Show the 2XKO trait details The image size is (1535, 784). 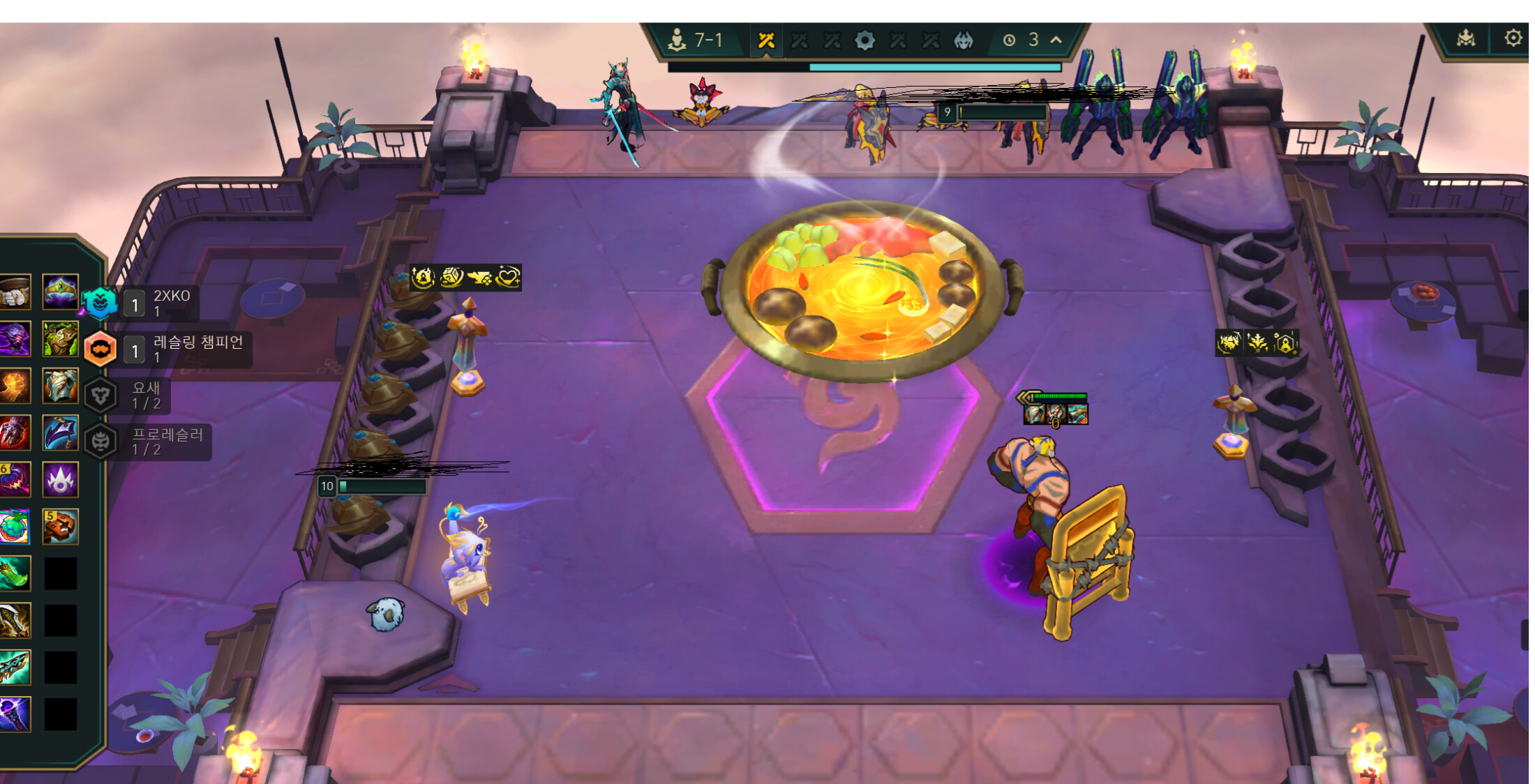coord(100,303)
